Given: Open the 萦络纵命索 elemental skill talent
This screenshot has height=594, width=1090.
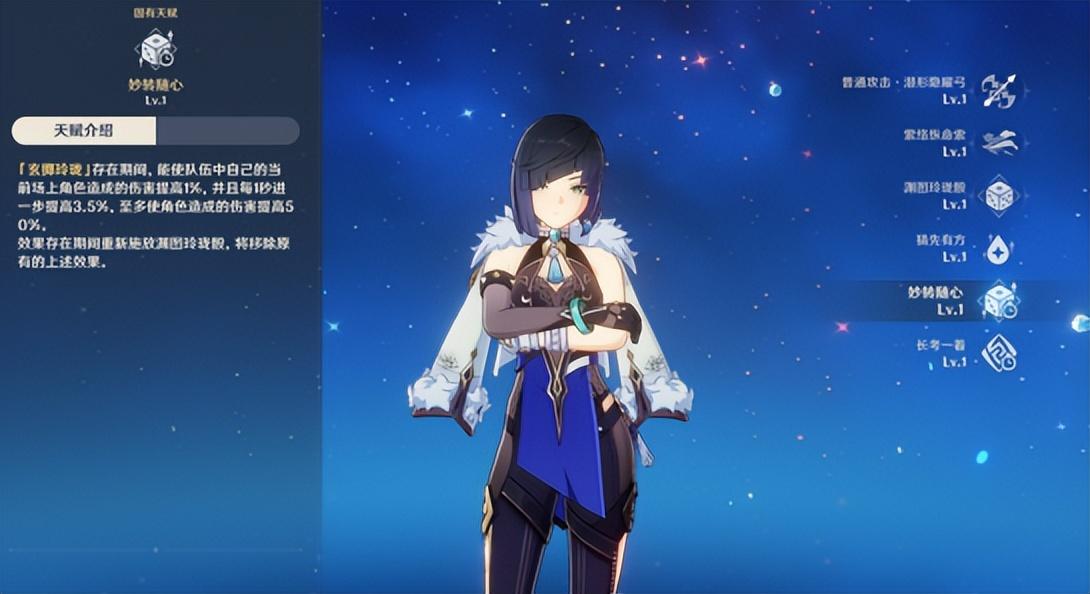Looking at the screenshot, I should click(x=997, y=143).
